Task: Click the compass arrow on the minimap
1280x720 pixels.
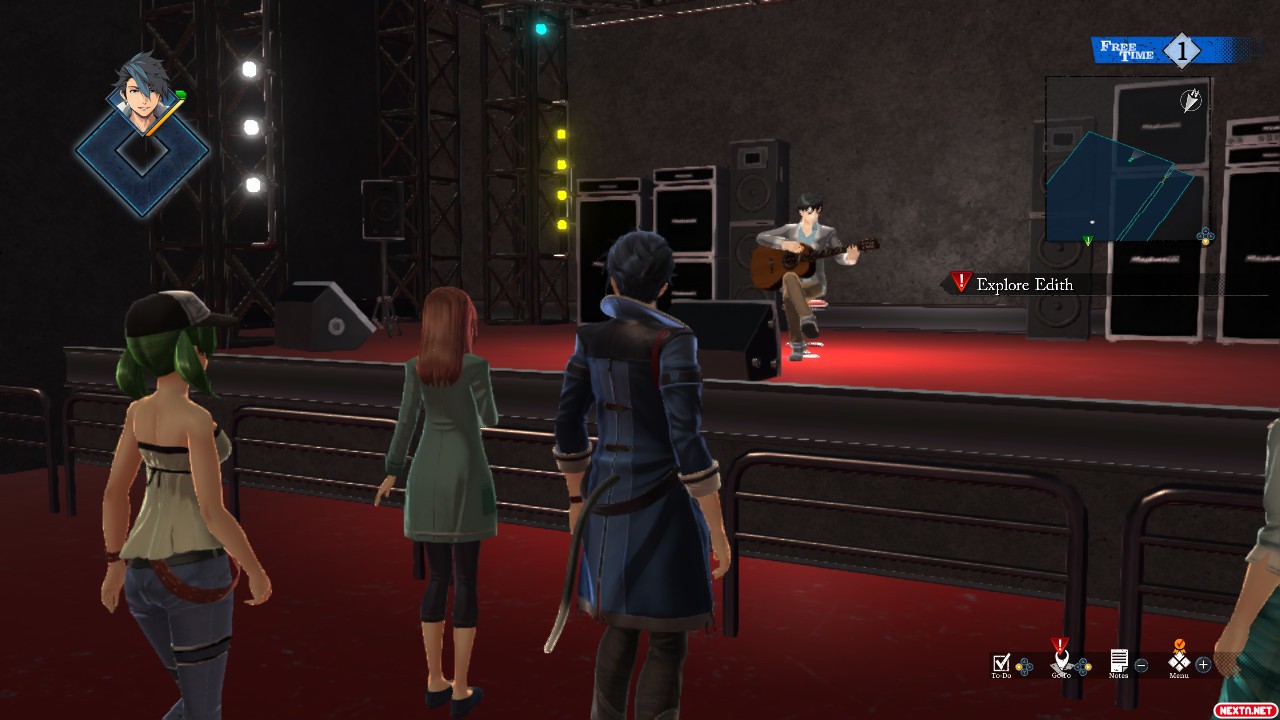Action: pos(1191,100)
